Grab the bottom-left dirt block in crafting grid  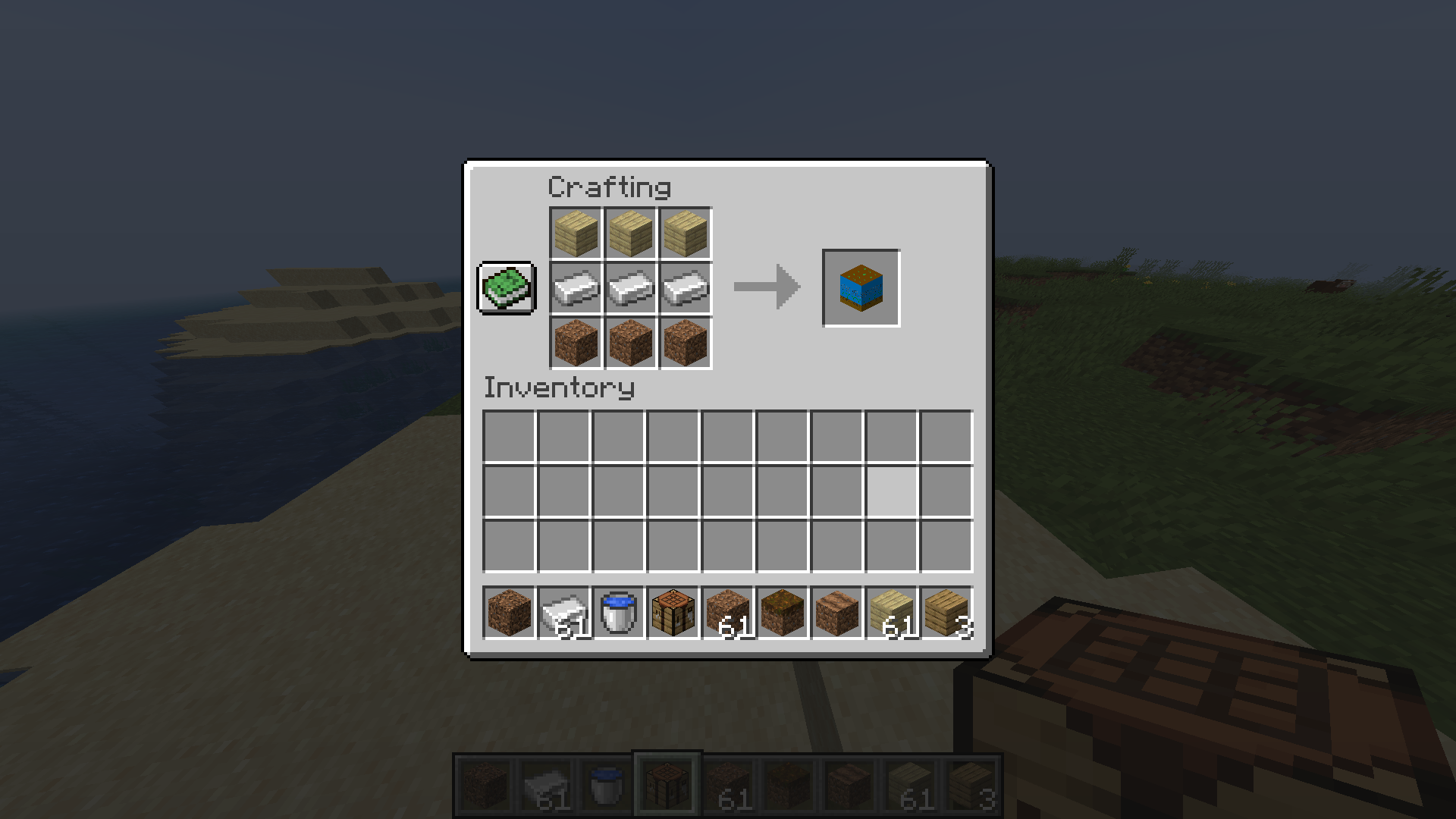point(575,343)
